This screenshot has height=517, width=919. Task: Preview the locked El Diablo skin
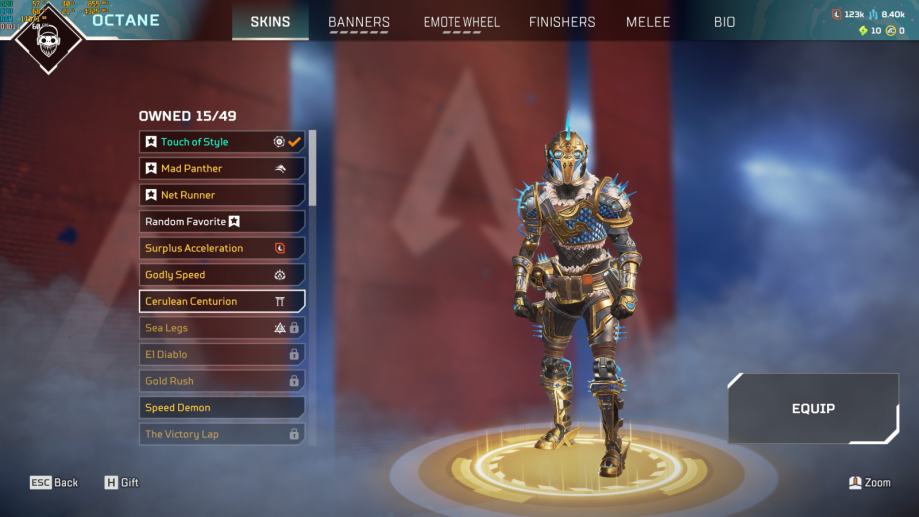[x=222, y=354]
